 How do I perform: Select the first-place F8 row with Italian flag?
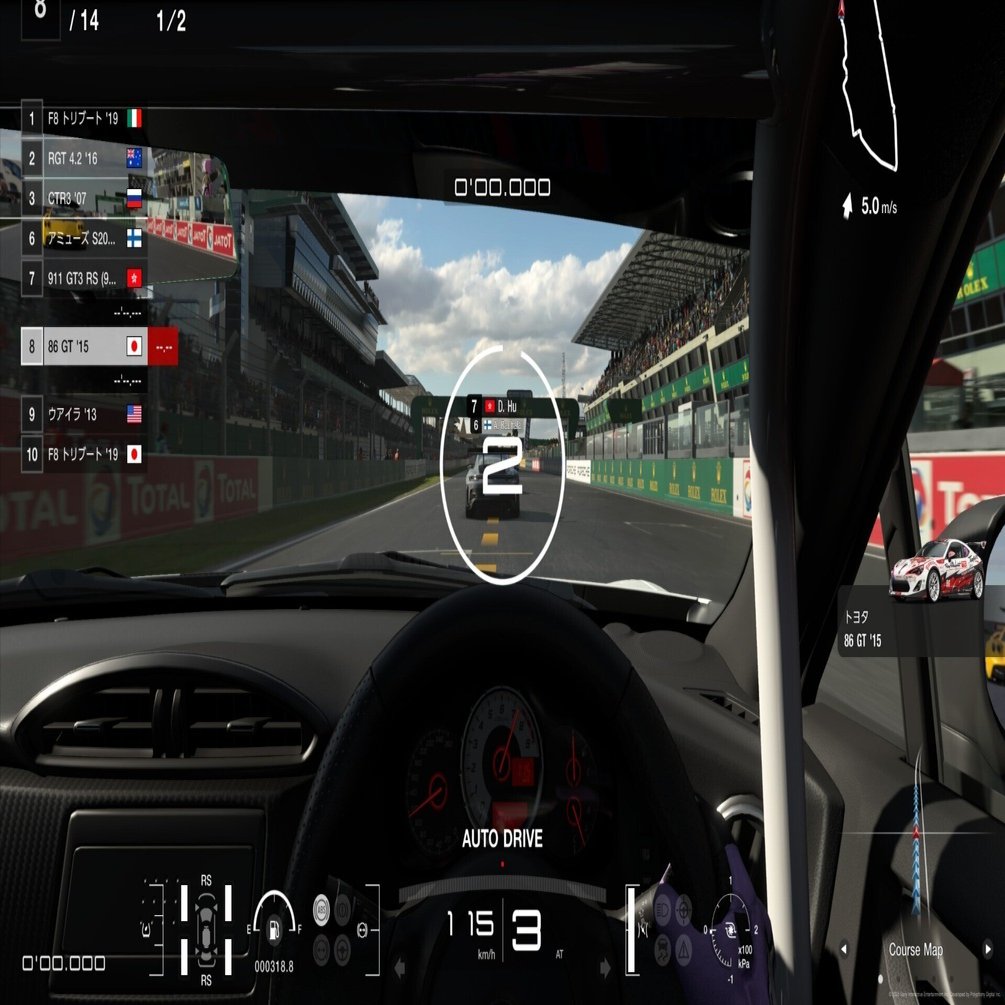click(x=84, y=119)
